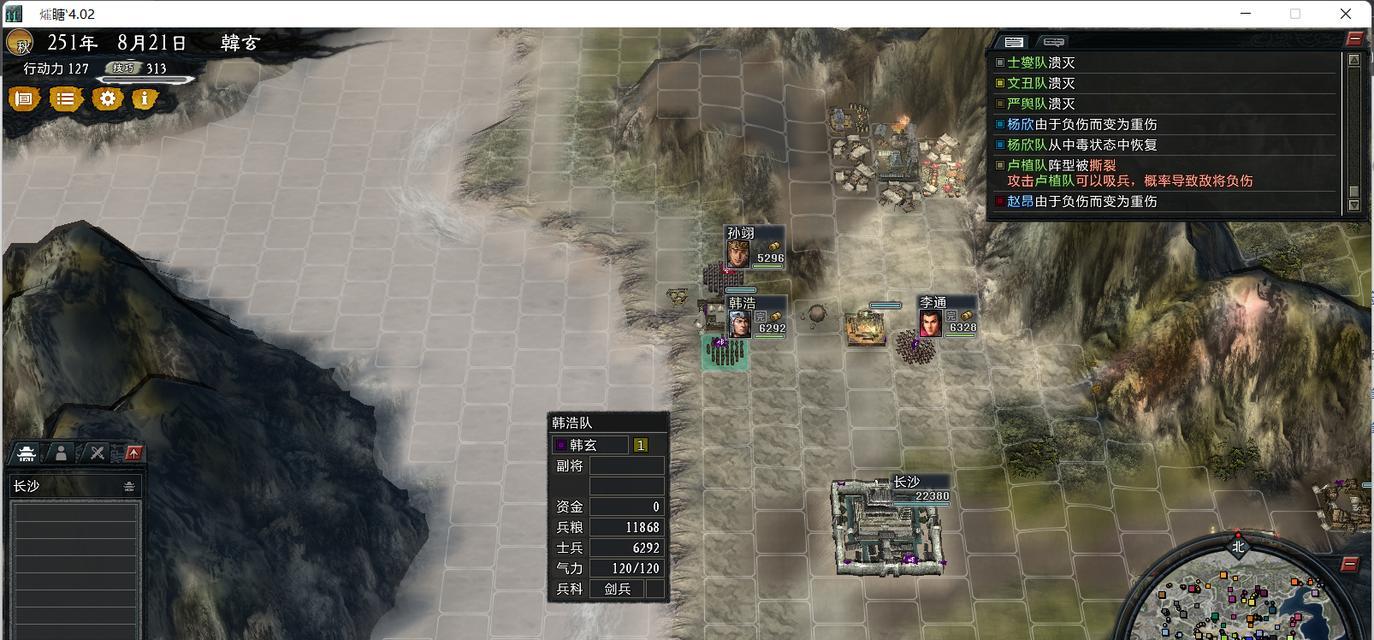Show the orange info button panel
Image resolution: width=1374 pixels, height=640 pixels.
tap(145, 99)
